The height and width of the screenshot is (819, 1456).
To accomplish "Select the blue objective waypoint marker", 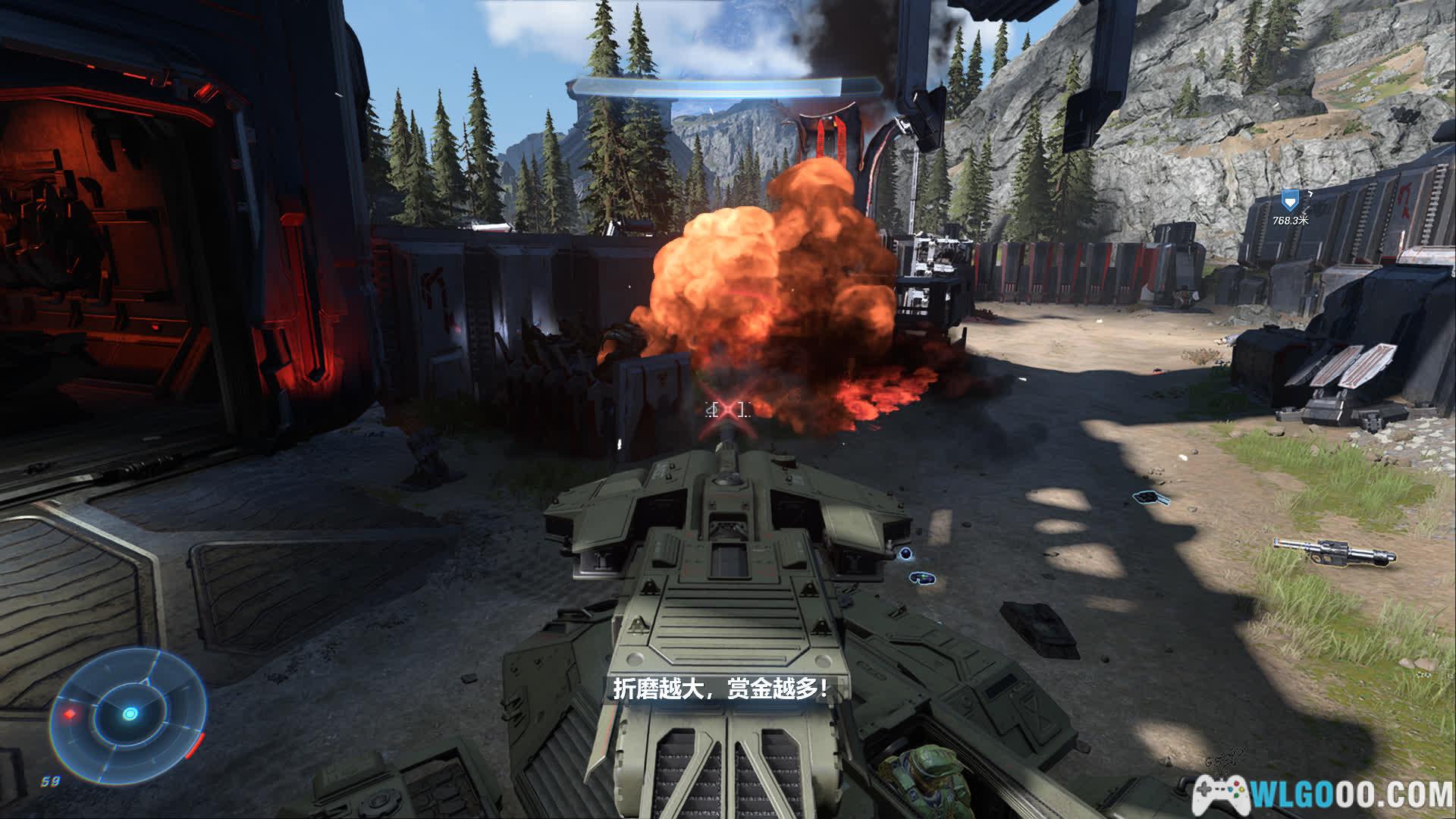I will [1288, 201].
